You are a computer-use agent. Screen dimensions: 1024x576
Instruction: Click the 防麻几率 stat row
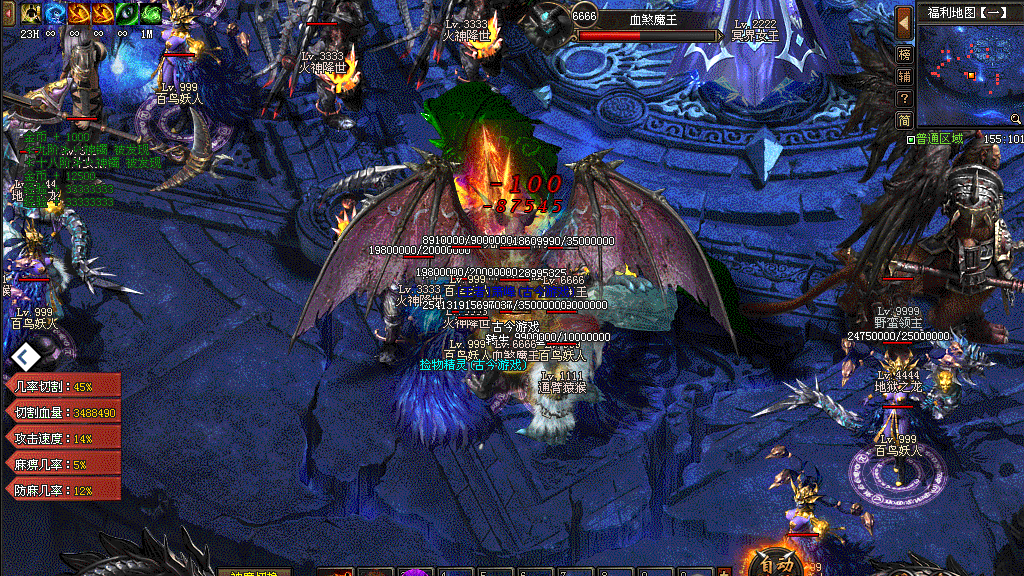pos(64,490)
